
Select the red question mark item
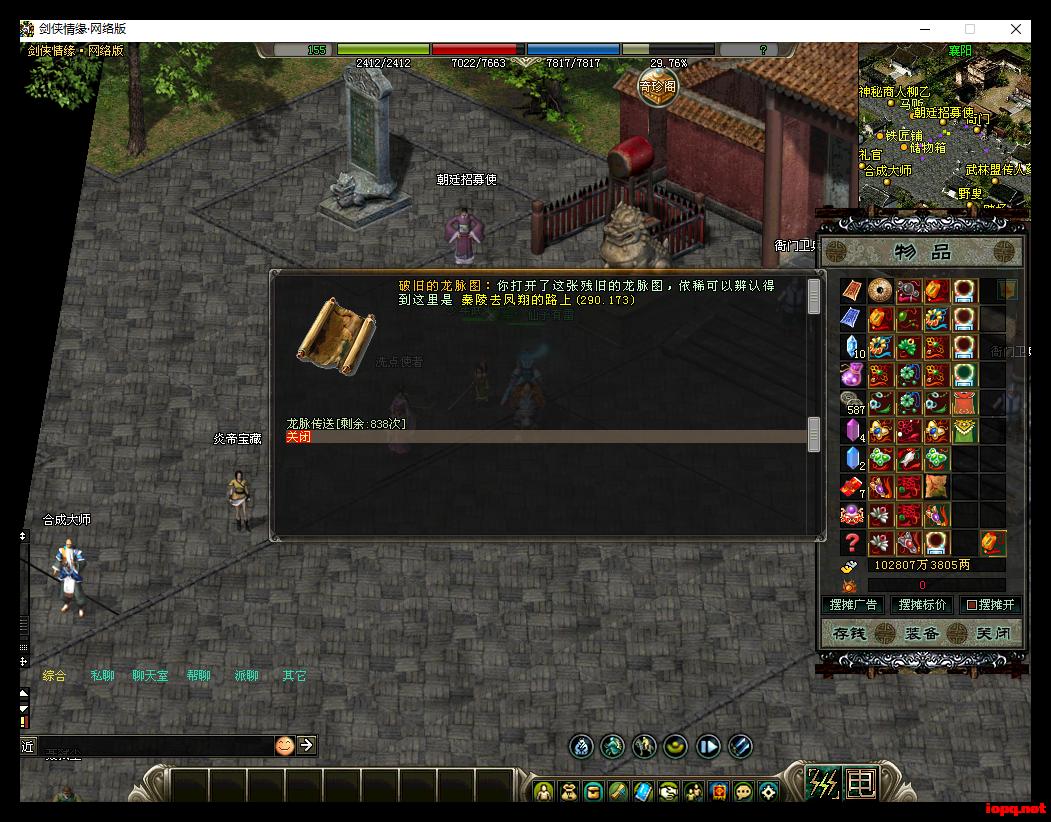852,543
